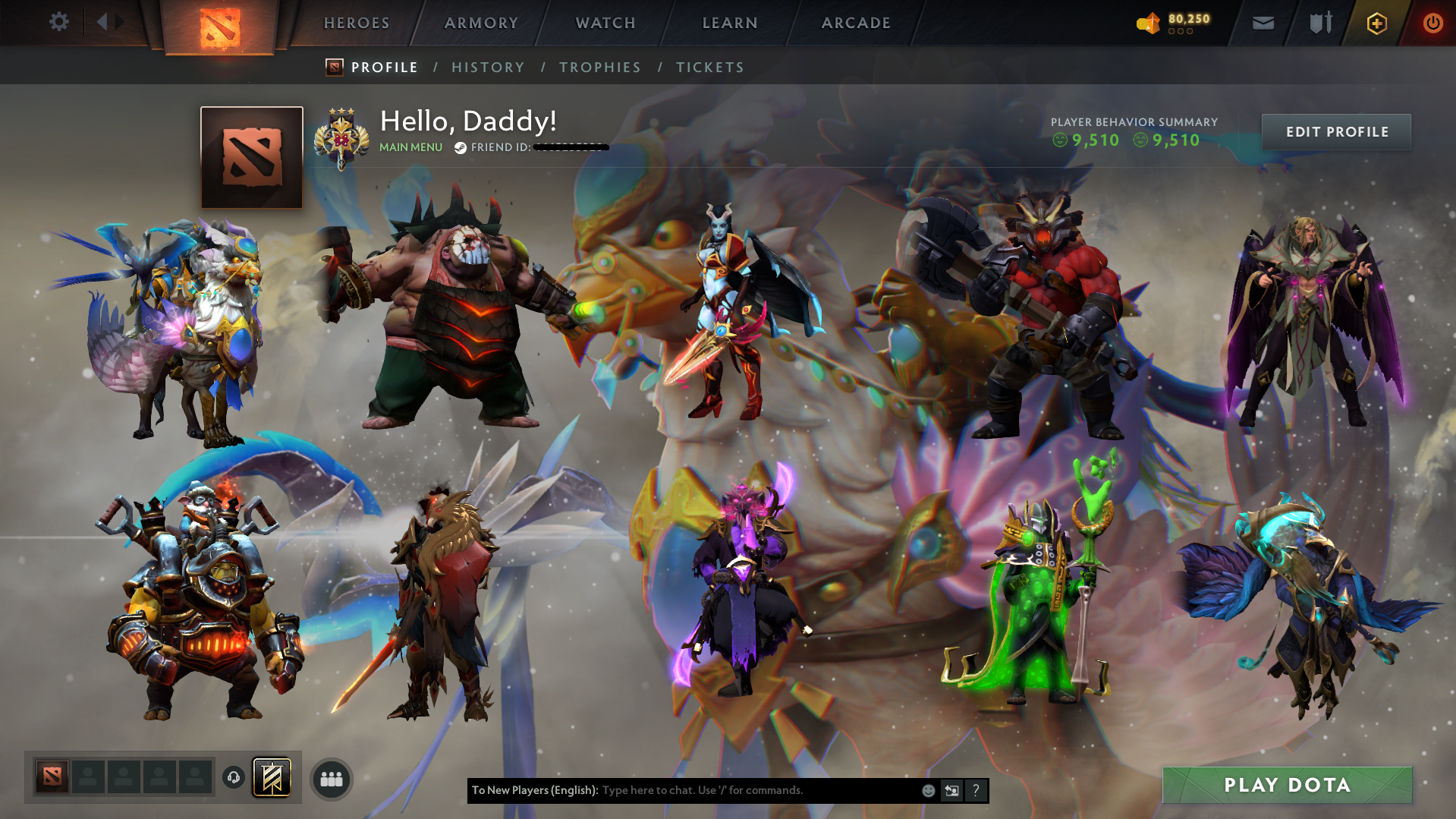1456x819 pixels.
Task: Open the settings gear icon
Action: click(x=59, y=22)
